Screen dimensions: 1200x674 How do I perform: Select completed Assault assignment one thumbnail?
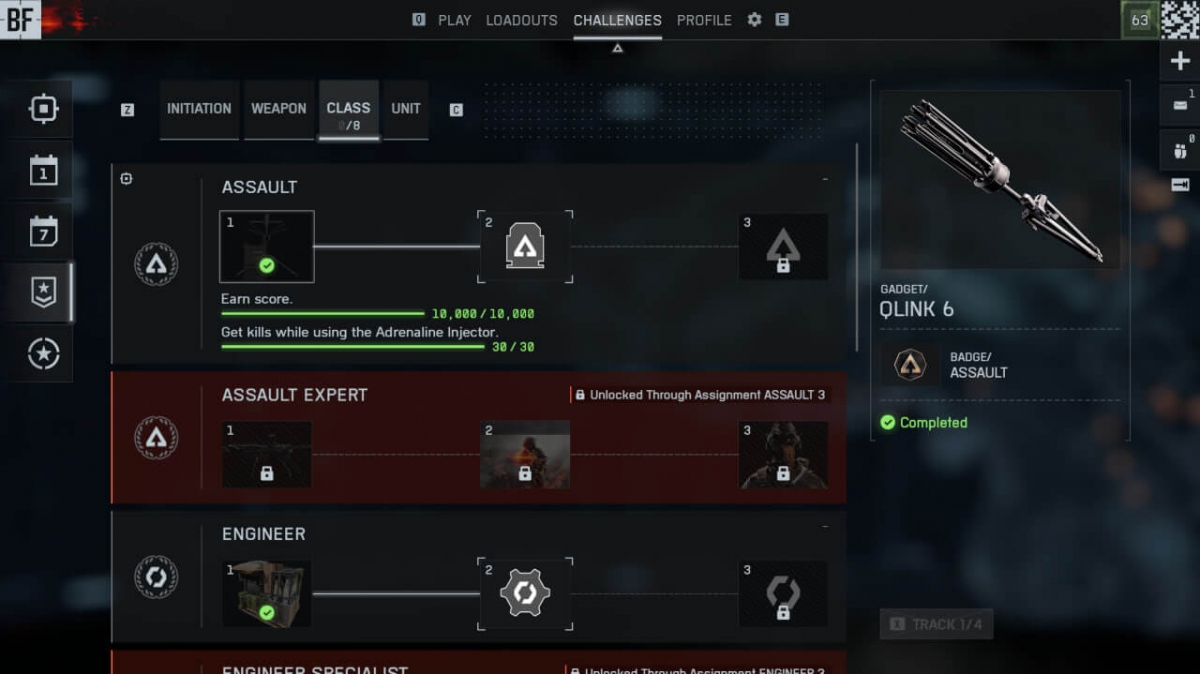tap(267, 246)
